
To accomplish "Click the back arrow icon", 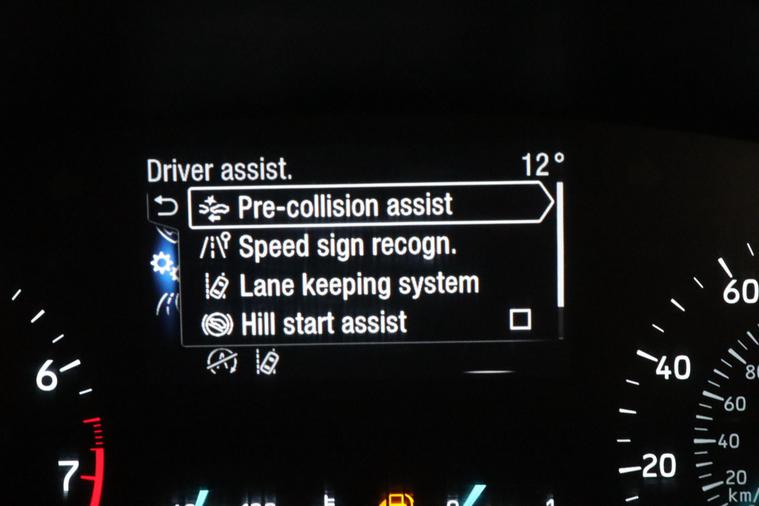I will (x=166, y=207).
